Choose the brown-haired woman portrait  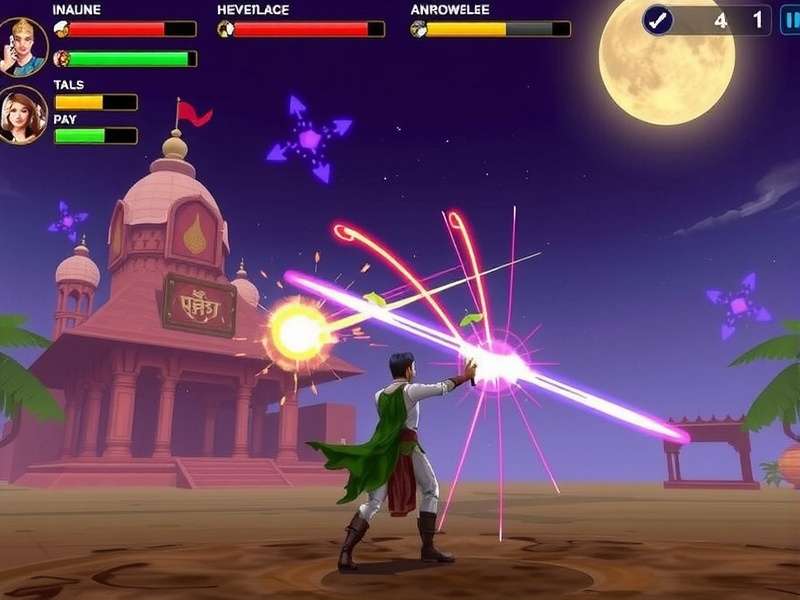(22, 114)
